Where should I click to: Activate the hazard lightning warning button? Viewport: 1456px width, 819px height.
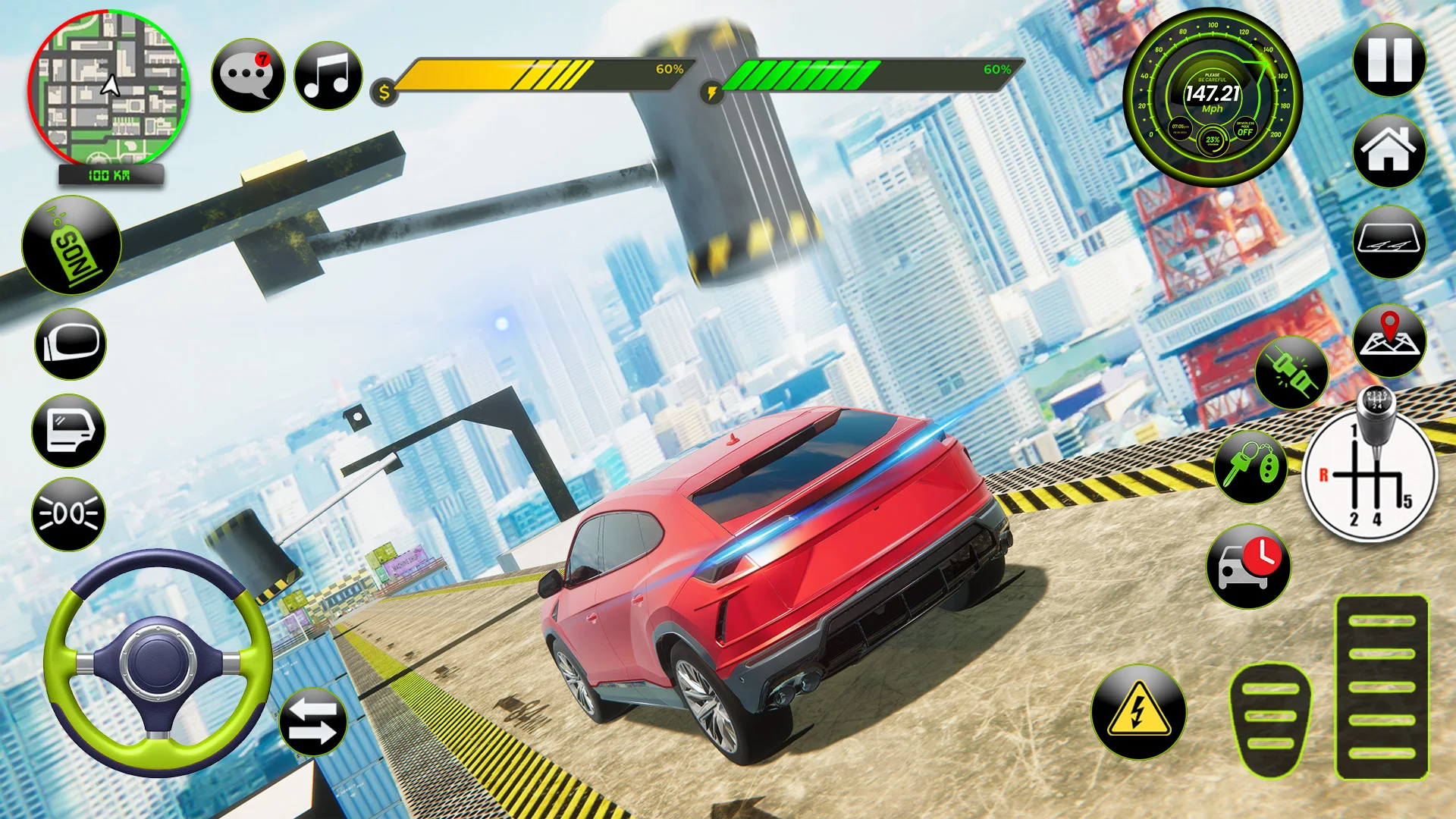click(1138, 712)
